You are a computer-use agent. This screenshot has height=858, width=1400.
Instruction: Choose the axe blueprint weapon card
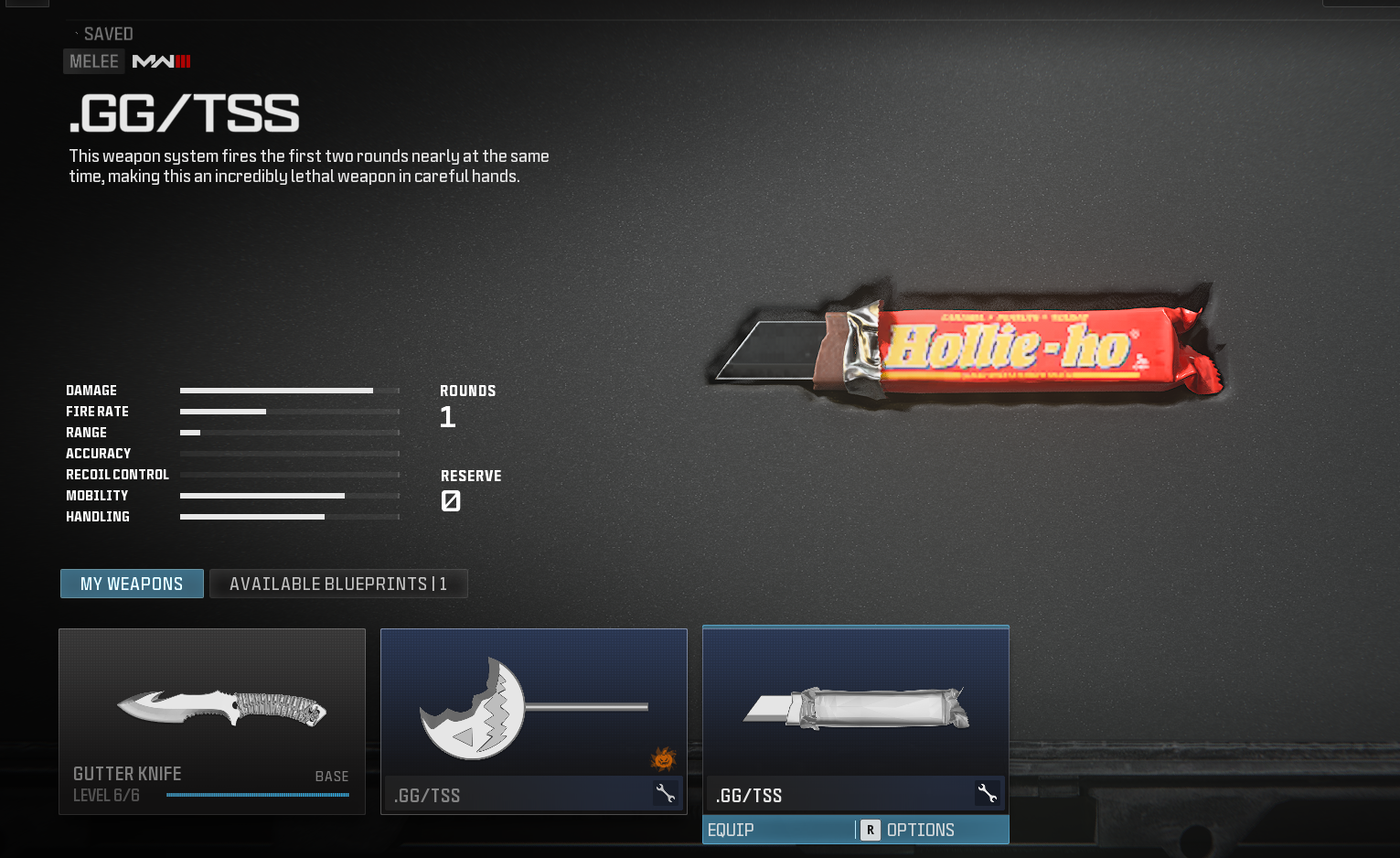pos(533,709)
